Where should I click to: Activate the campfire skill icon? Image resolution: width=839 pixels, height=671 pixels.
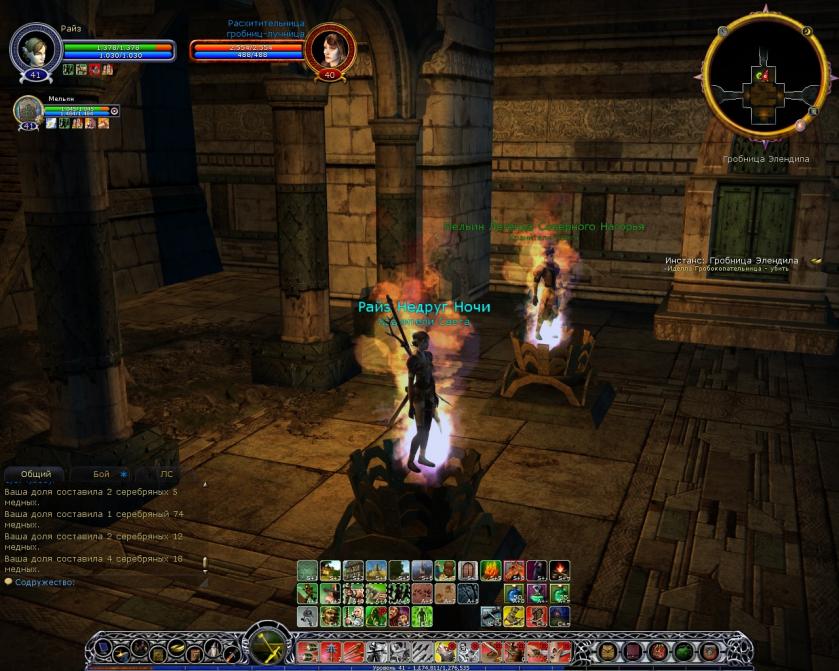coord(559,571)
